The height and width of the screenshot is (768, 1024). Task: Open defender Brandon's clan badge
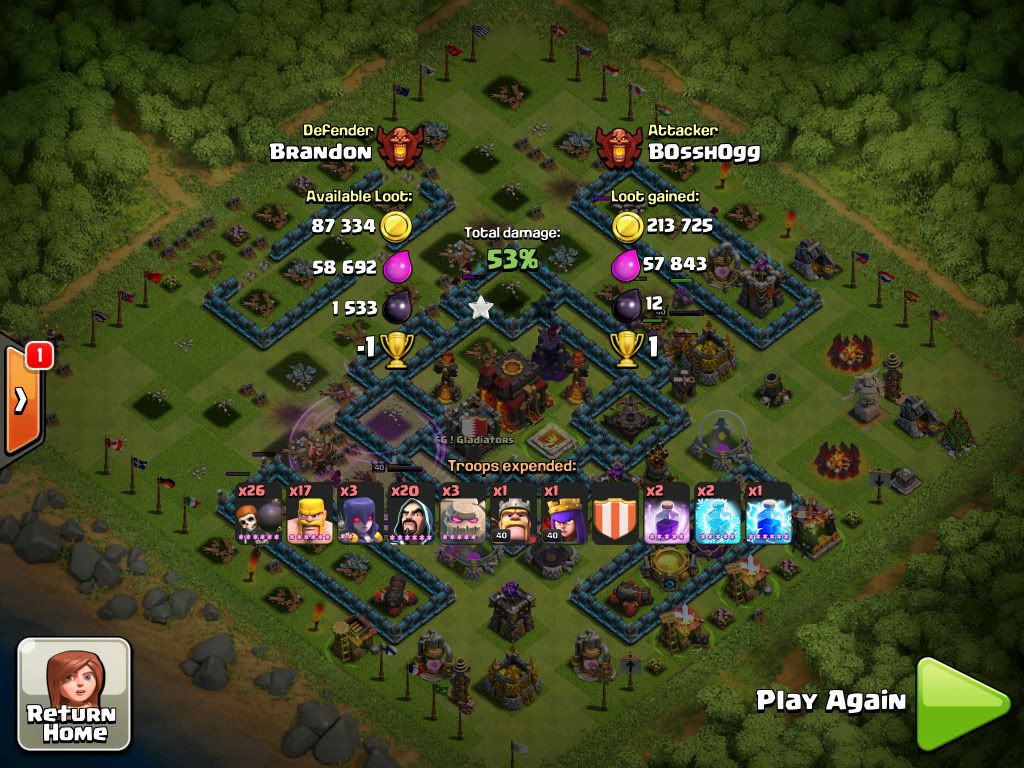[401, 146]
